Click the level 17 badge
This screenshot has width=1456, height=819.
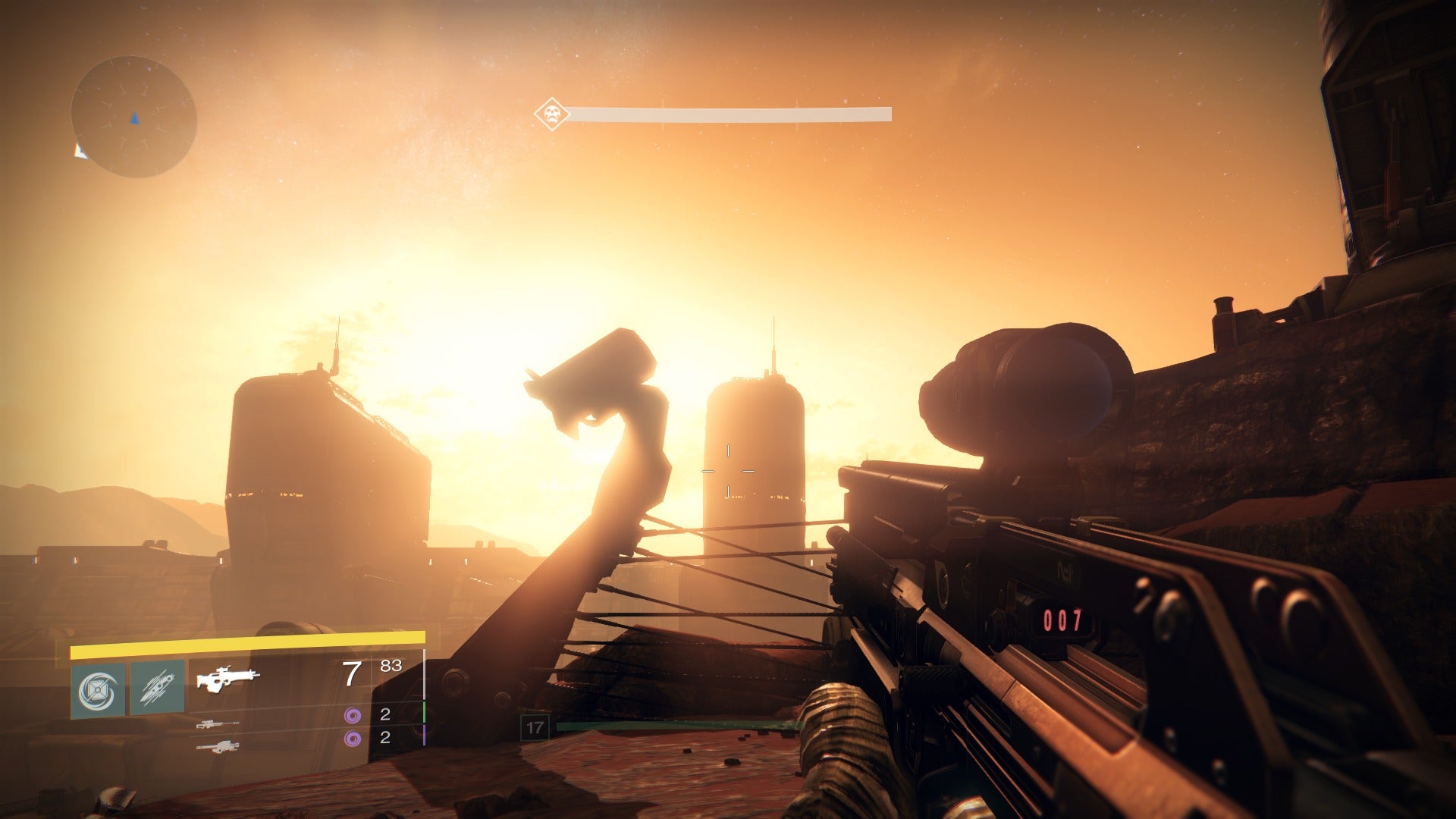point(535,728)
